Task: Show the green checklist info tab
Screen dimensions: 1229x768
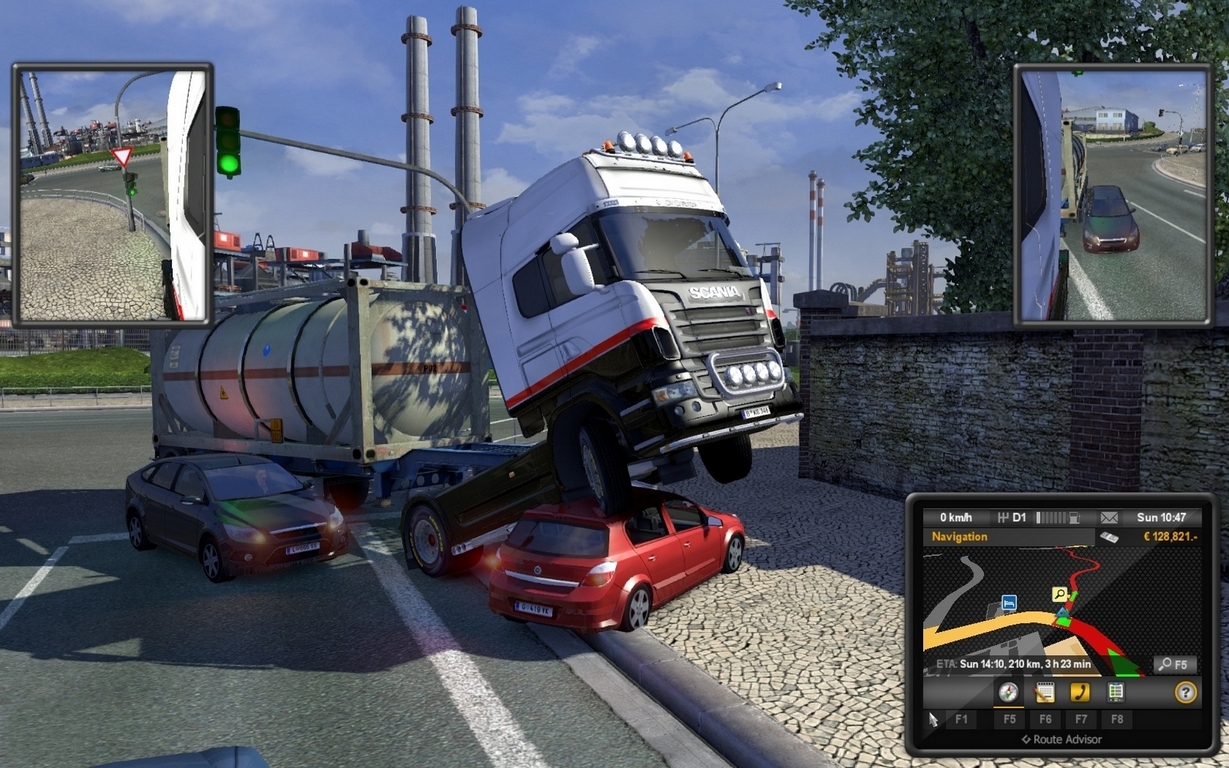Action: pyautogui.click(x=1116, y=692)
